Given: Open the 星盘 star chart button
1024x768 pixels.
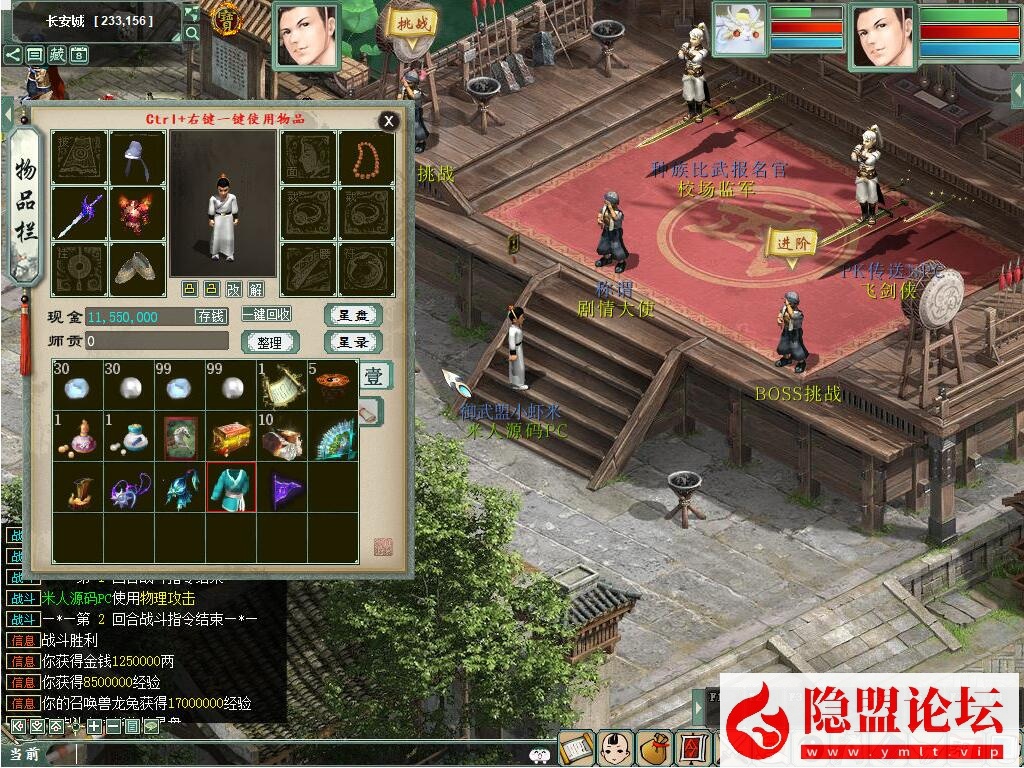Looking at the screenshot, I should [353, 315].
